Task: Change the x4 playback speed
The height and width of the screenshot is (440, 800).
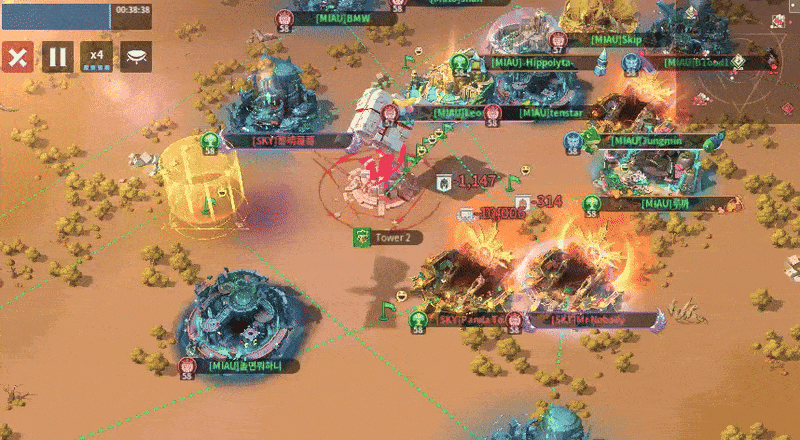Action: (96, 56)
